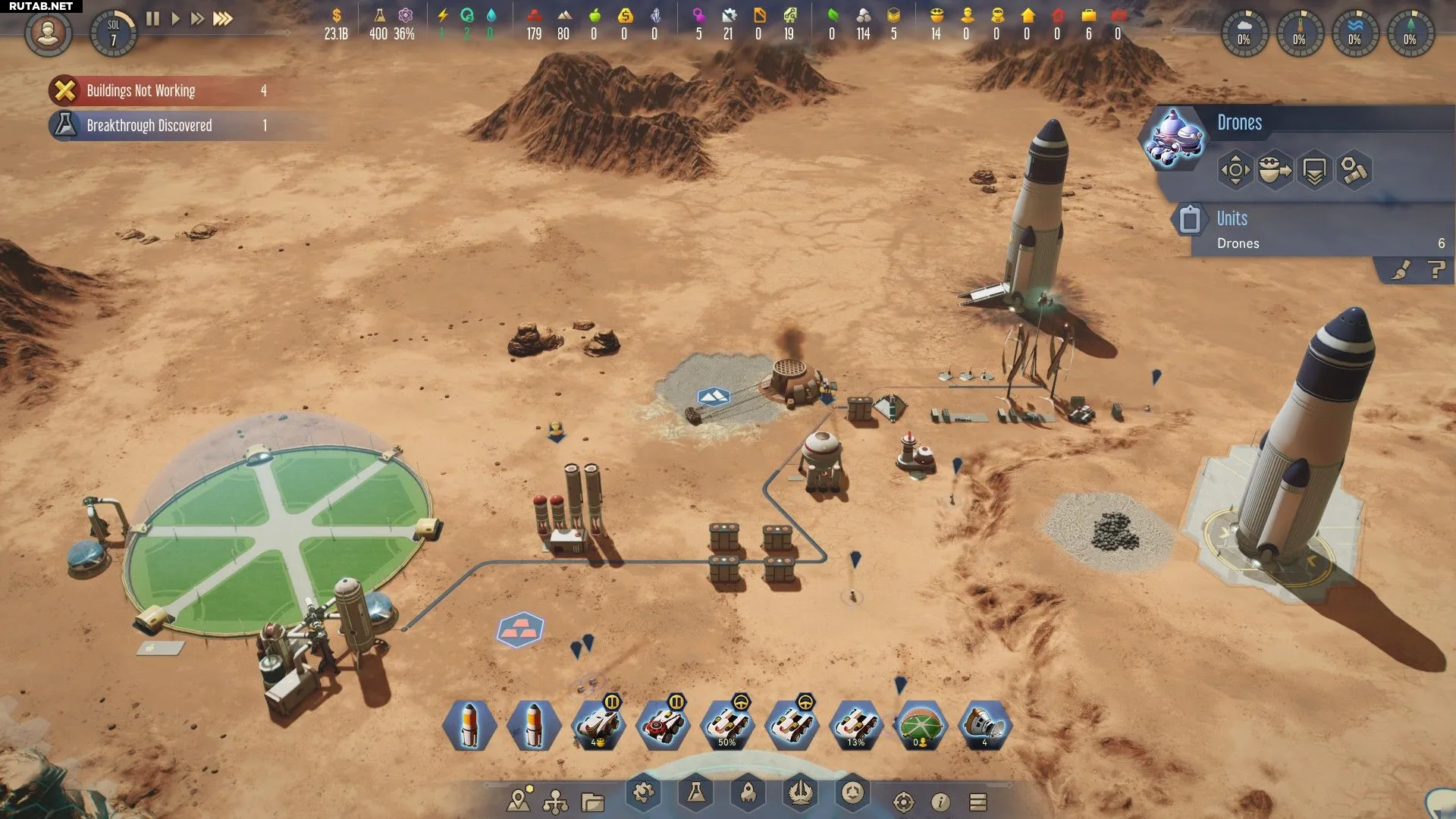The height and width of the screenshot is (819, 1456).
Task: Select the satellite dish pinned unit
Action: tap(984, 726)
